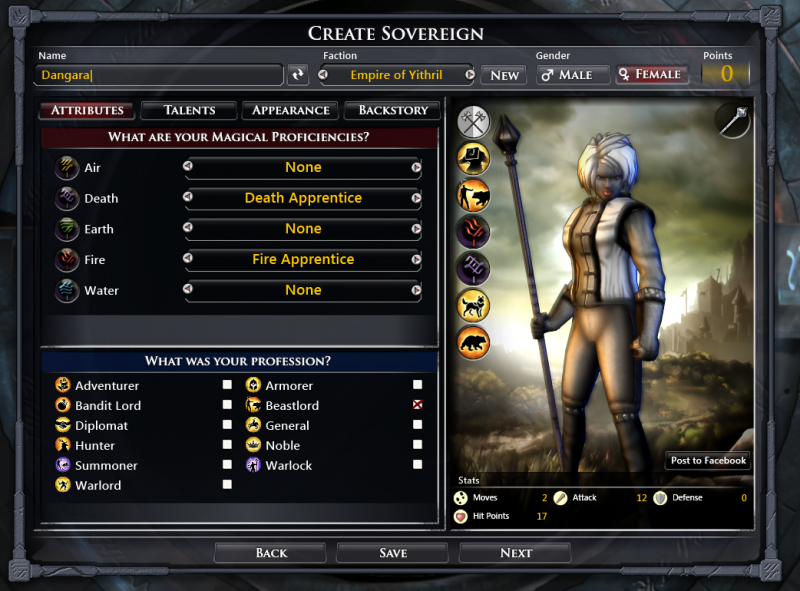Select the Attributes tab
Image resolution: width=800 pixels, height=591 pixels.
pyautogui.click(x=87, y=110)
